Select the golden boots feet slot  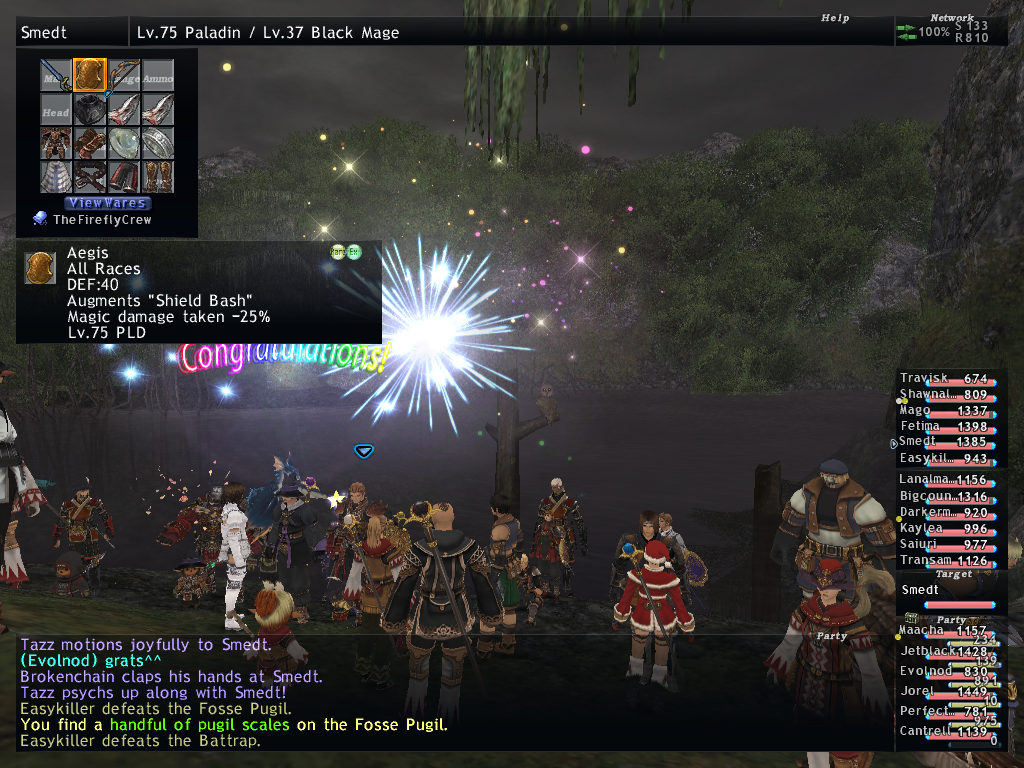click(x=157, y=177)
